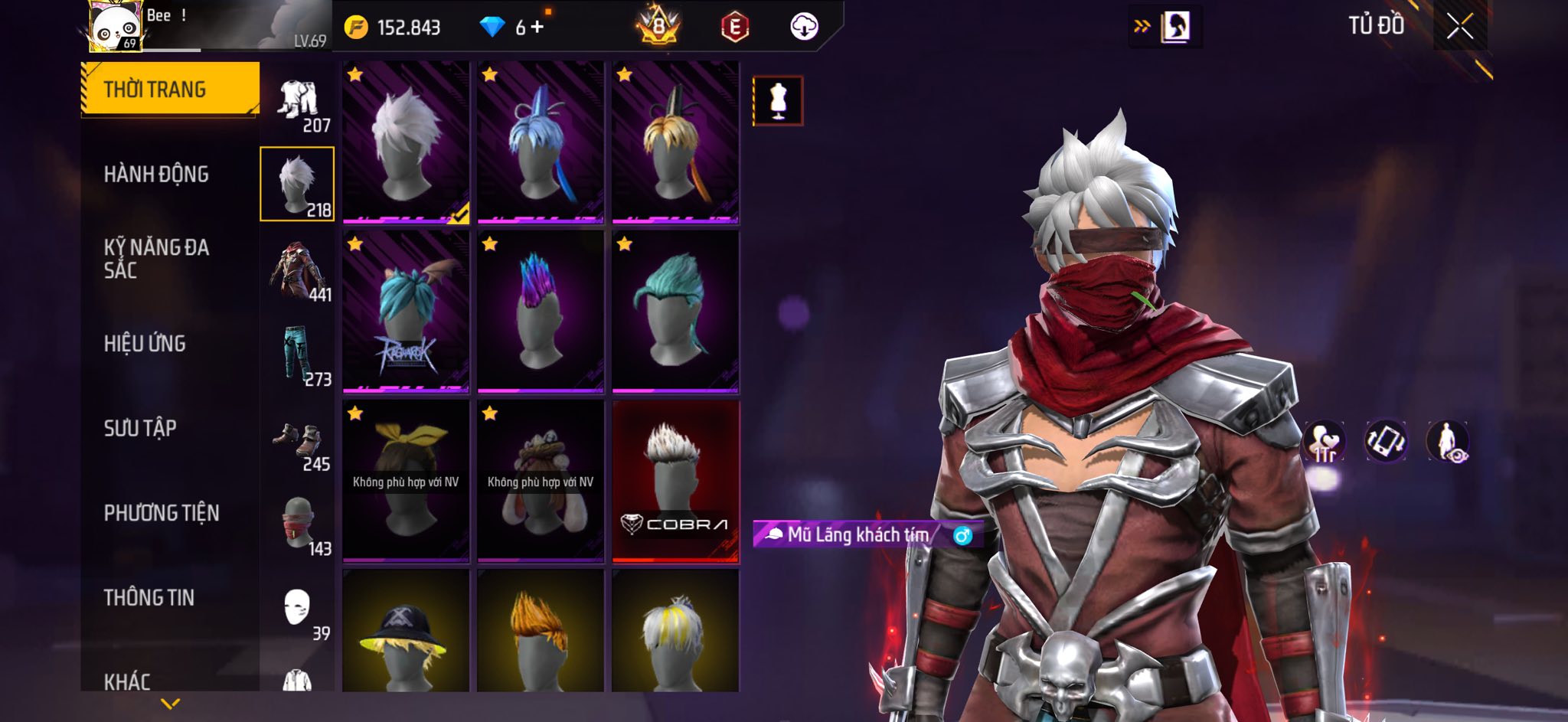Add diamonds with the plus button
Image resolution: width=1568 pixels, height=722 pixels.
pyautogui.click(x=537, y=28)
